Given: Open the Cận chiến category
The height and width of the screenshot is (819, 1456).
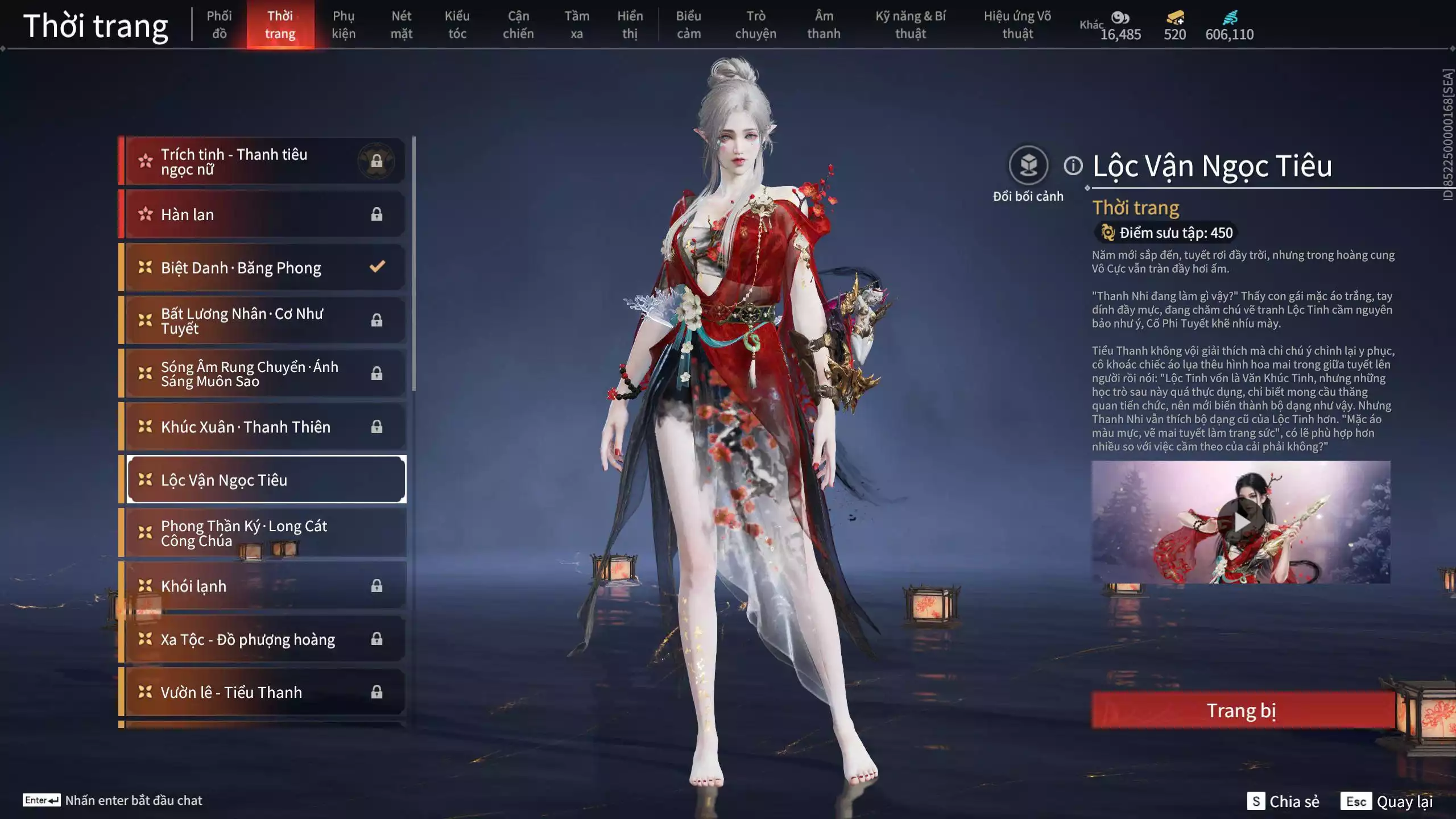Looking at the screenshot, I should tap(518, 25).
